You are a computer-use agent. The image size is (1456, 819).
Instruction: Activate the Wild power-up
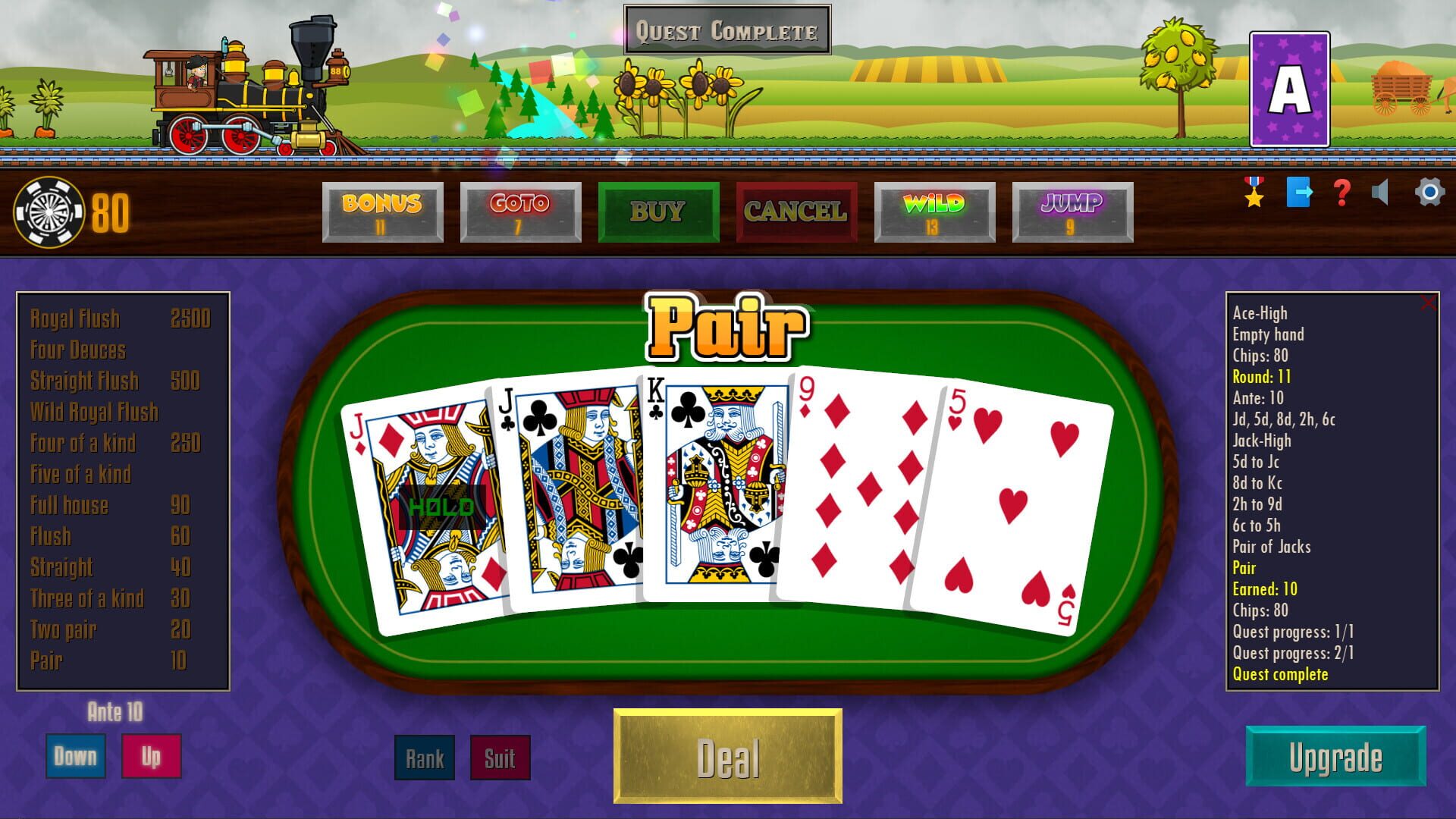[934, 211]
